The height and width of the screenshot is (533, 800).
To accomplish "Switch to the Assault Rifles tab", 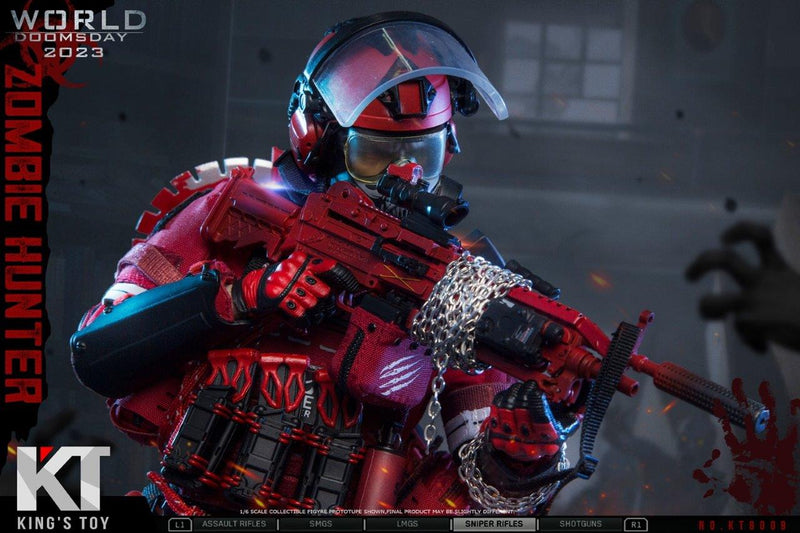I will tap(234, 524).
